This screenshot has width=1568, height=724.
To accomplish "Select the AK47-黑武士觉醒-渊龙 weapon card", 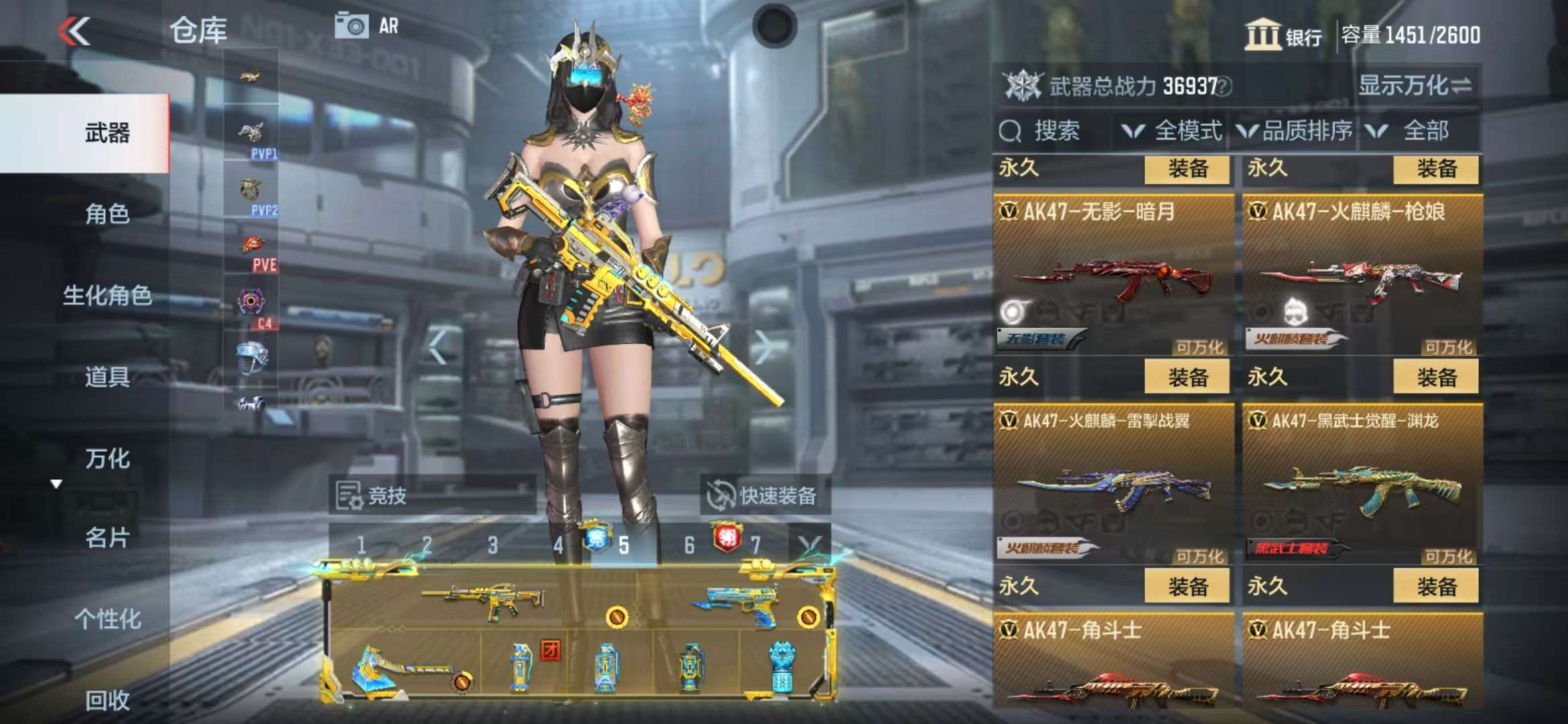I will pos(1362,484).
